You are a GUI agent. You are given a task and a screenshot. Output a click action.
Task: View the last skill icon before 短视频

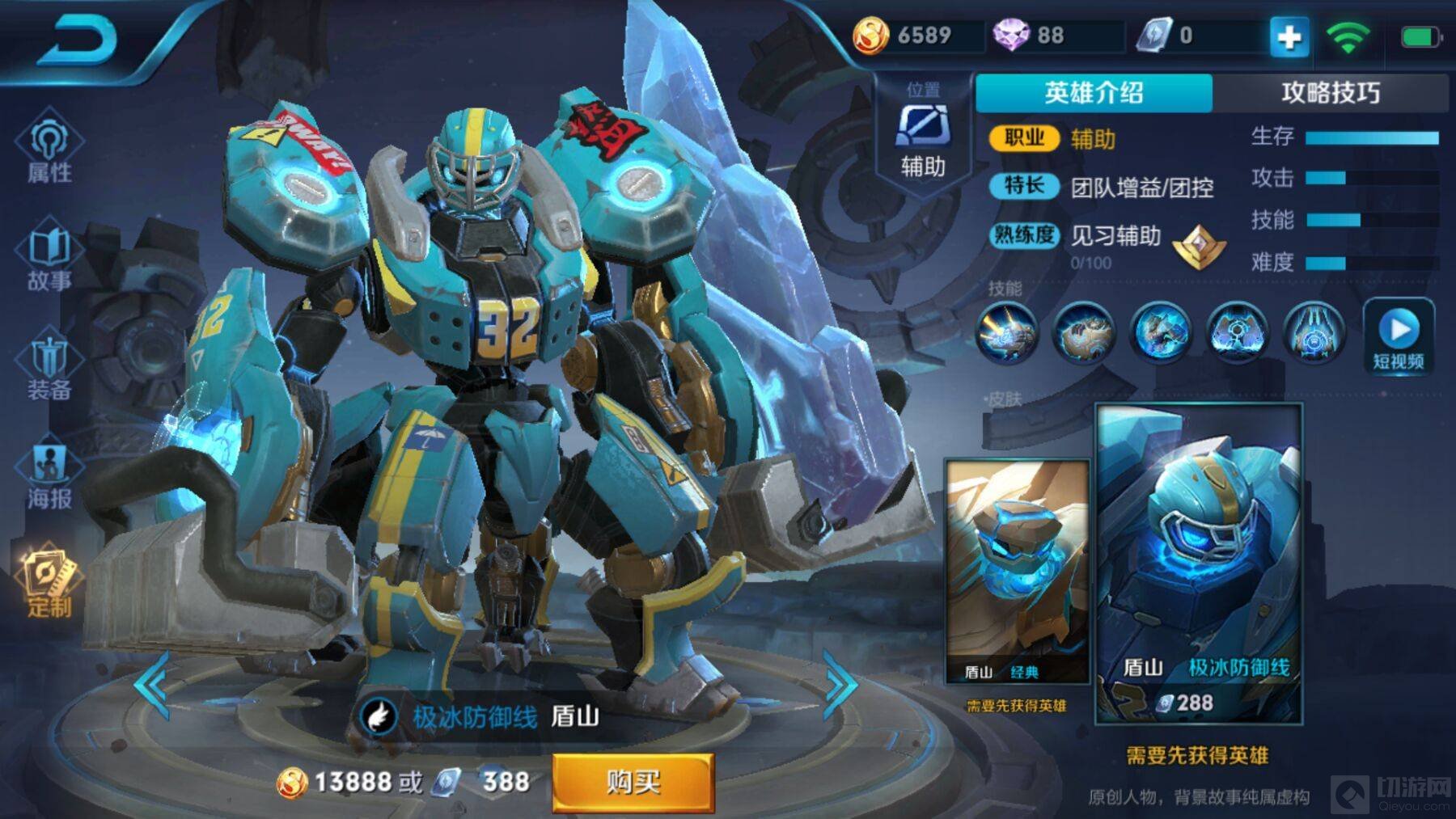point(1314,332)
